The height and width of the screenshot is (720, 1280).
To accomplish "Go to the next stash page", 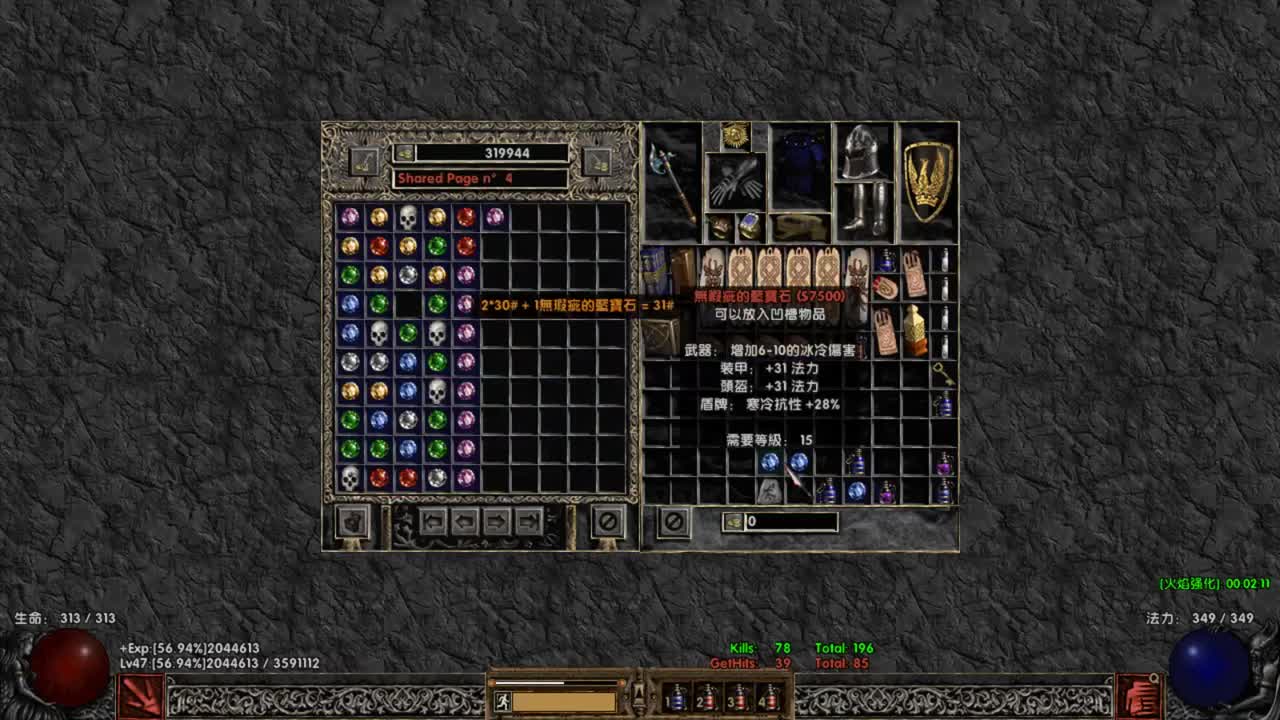I will pos(497,521).
